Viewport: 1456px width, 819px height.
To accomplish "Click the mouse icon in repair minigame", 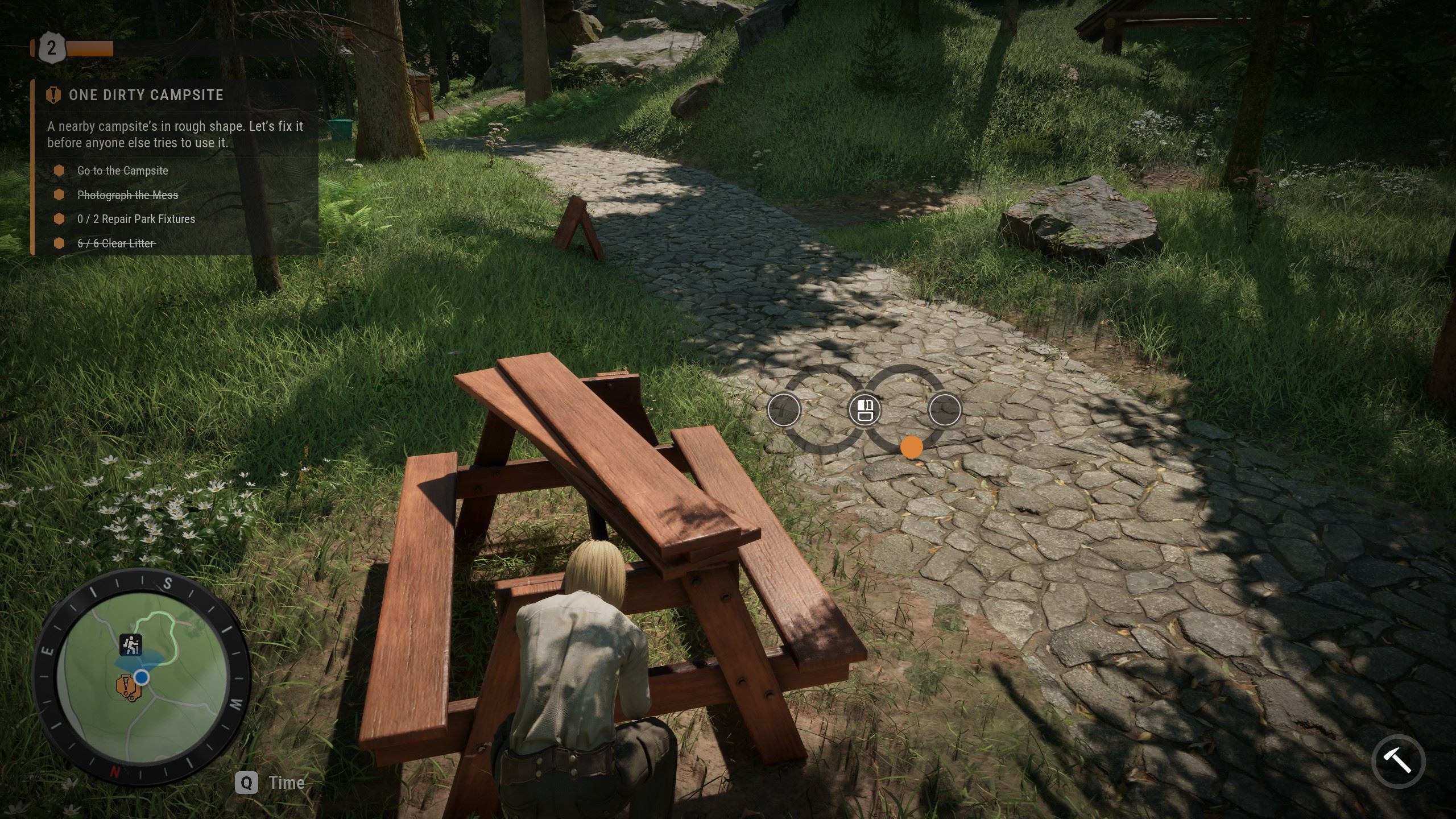I will [x=864, y=409].
